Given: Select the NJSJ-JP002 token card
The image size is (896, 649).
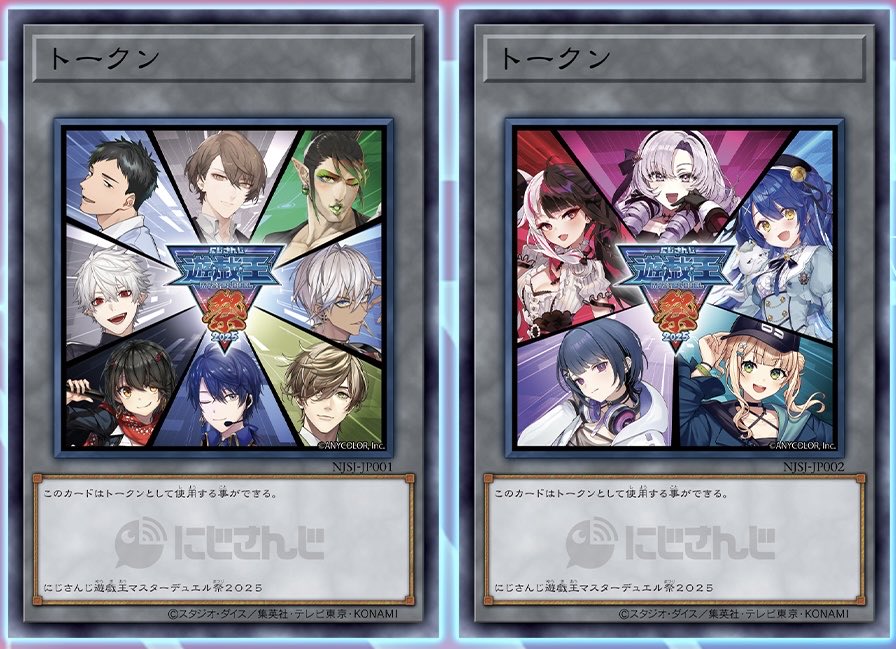Looking at the screenshot, I should (674, 325).
